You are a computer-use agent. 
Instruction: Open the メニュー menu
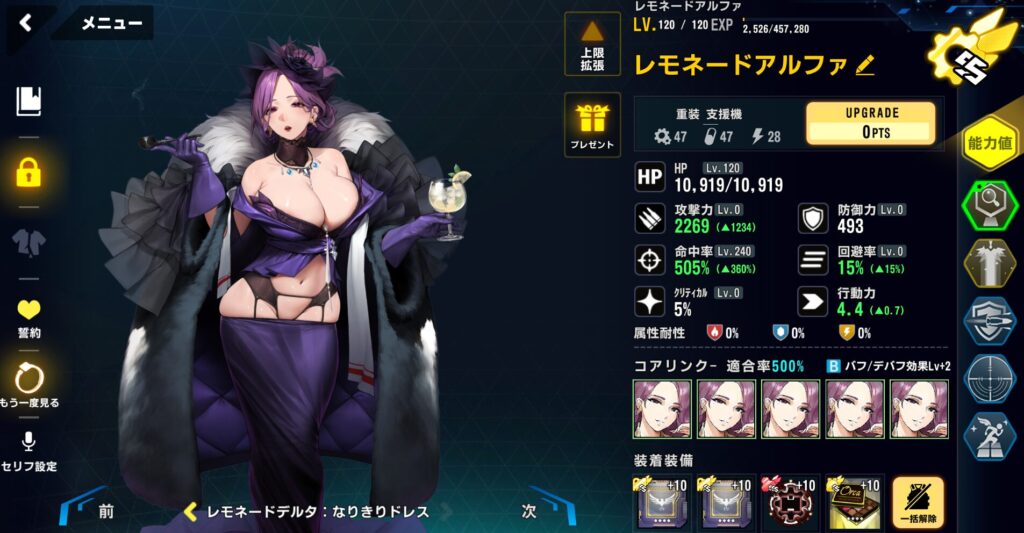(x=111, y=23)
